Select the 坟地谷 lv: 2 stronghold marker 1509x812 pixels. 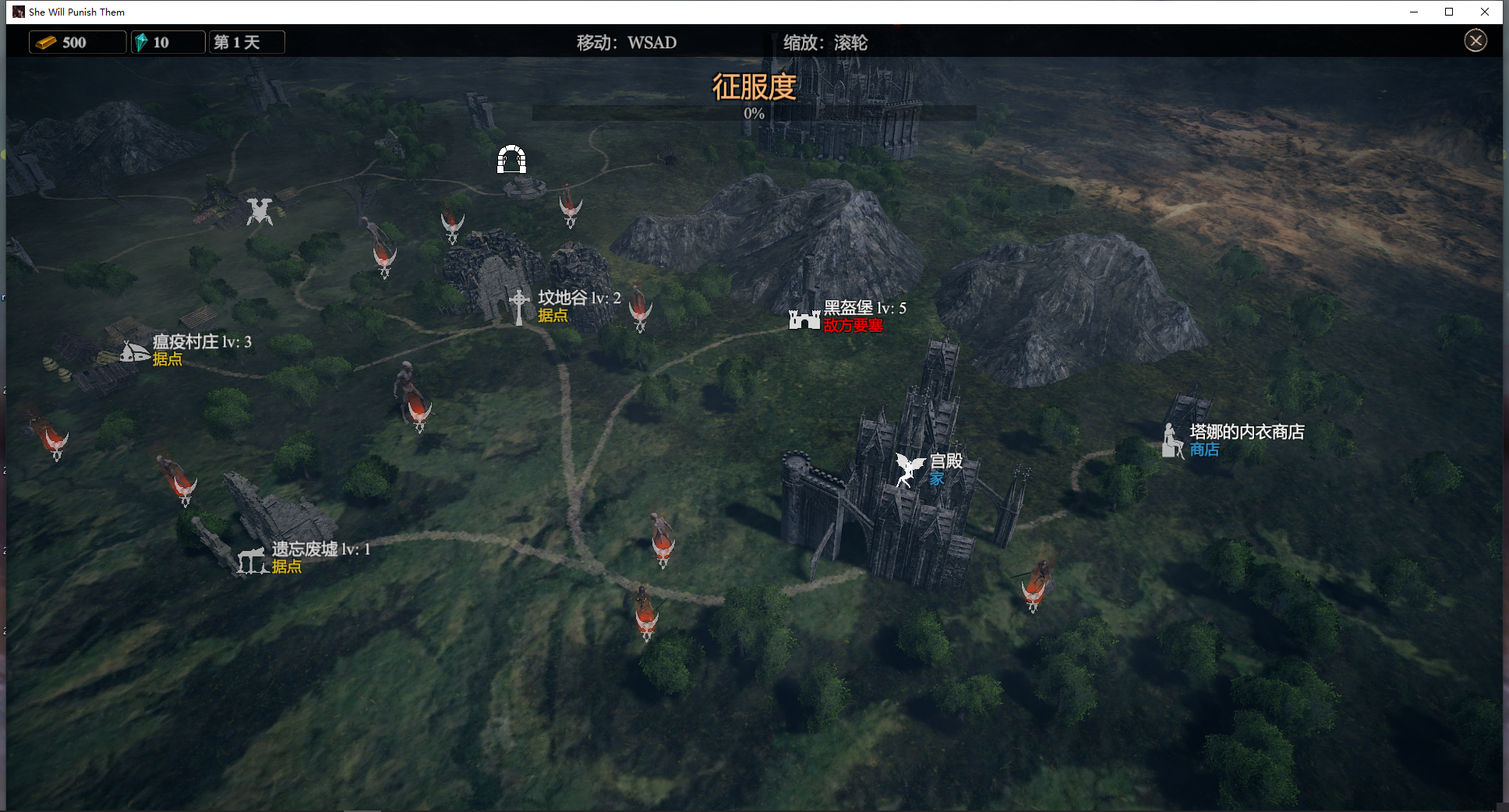click(x=520, y=306)
